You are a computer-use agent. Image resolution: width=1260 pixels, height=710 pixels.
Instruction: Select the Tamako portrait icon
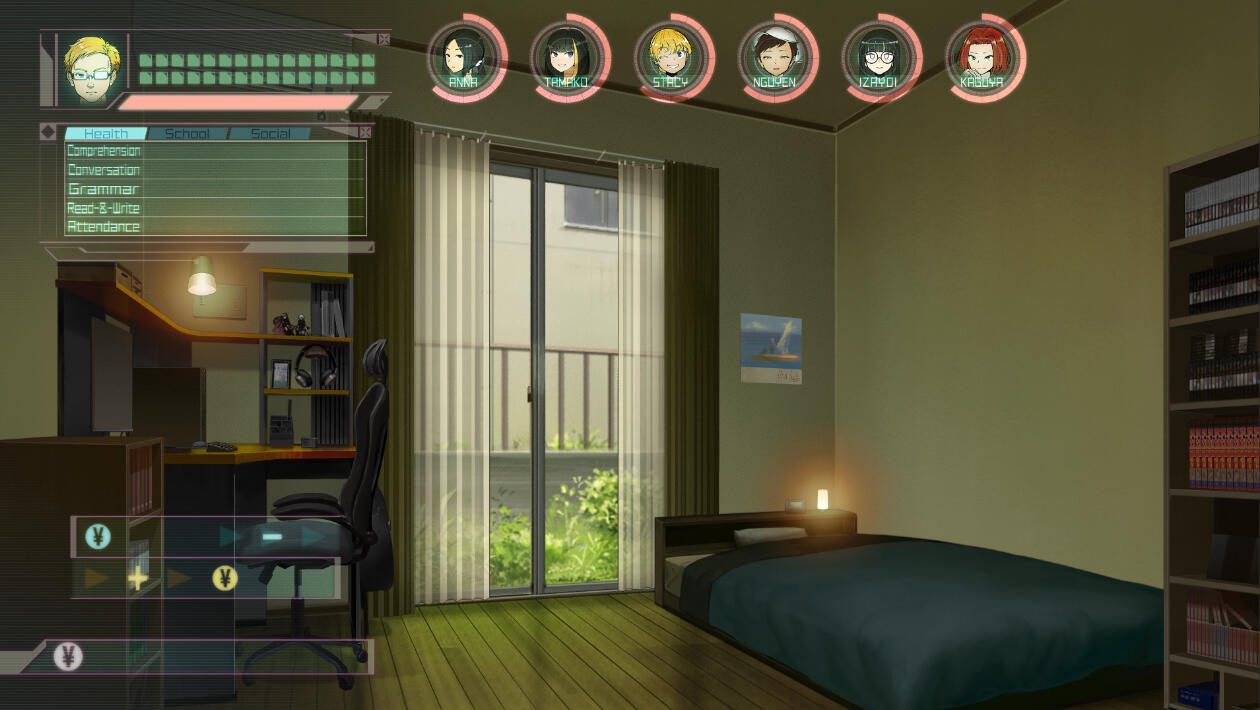[566, 57]
